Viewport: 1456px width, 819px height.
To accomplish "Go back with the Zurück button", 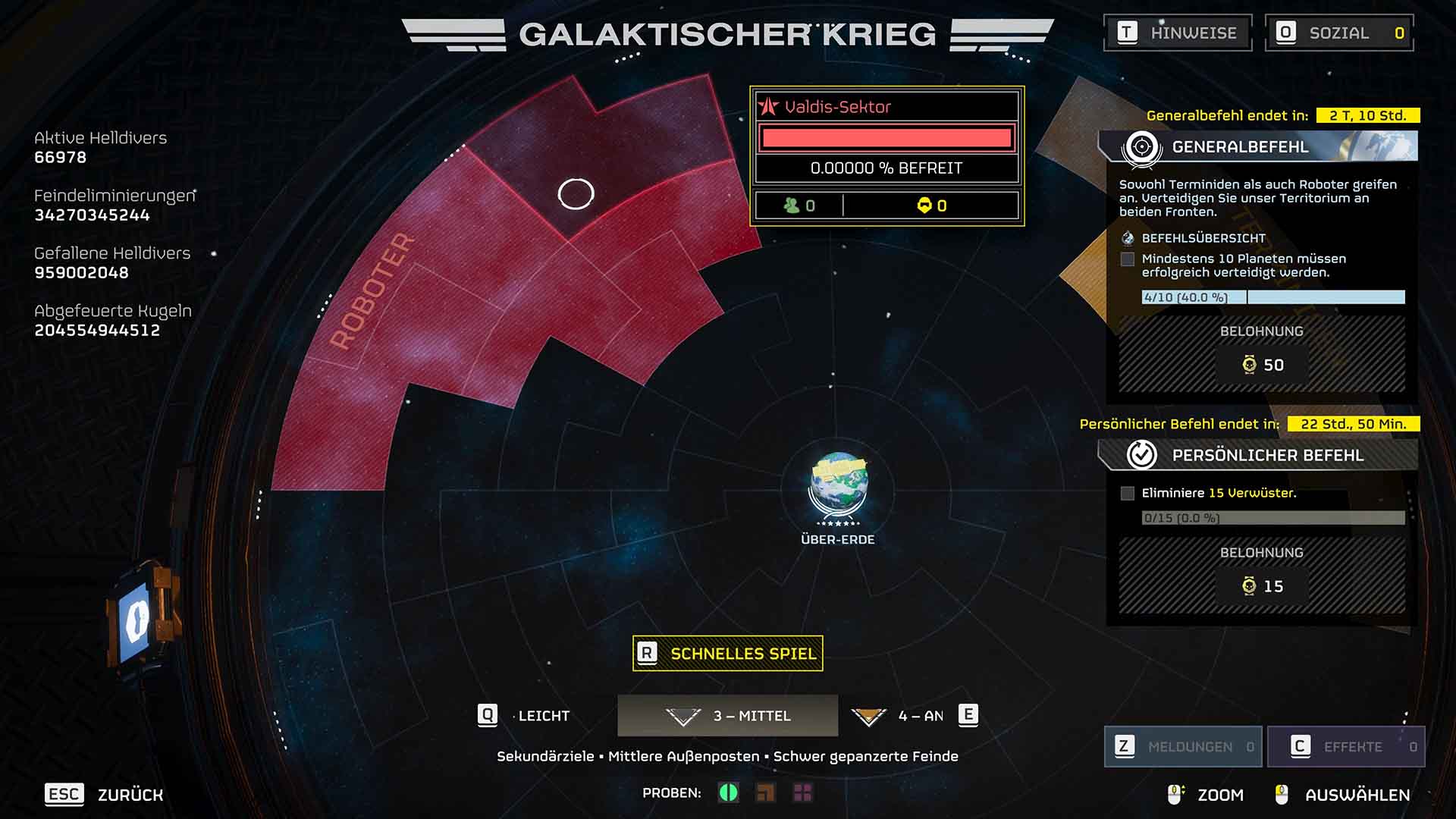I will coord(105,795).
